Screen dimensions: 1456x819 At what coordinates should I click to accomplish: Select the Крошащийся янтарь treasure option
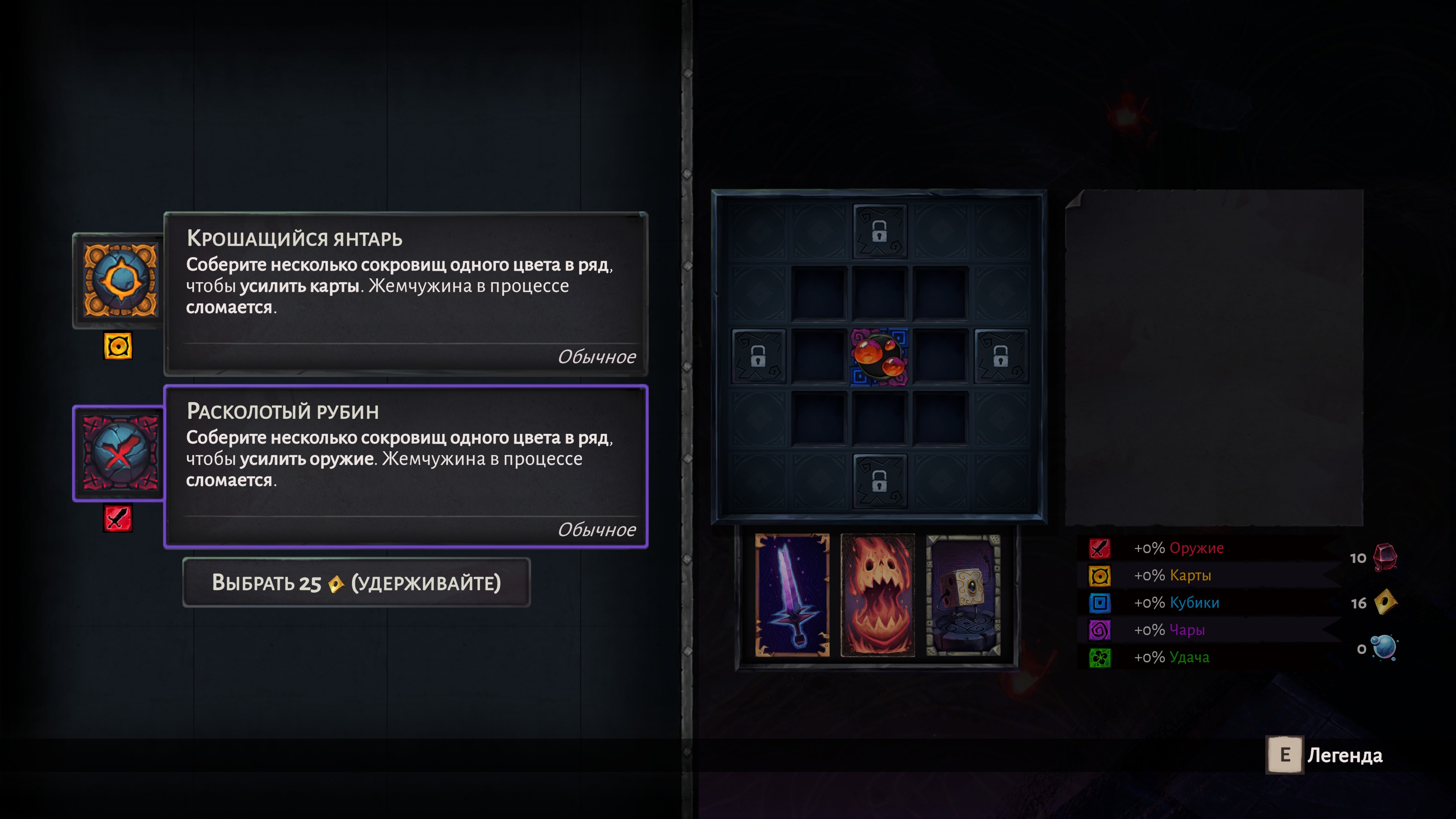pyautogui.click(x=405, y=294)
